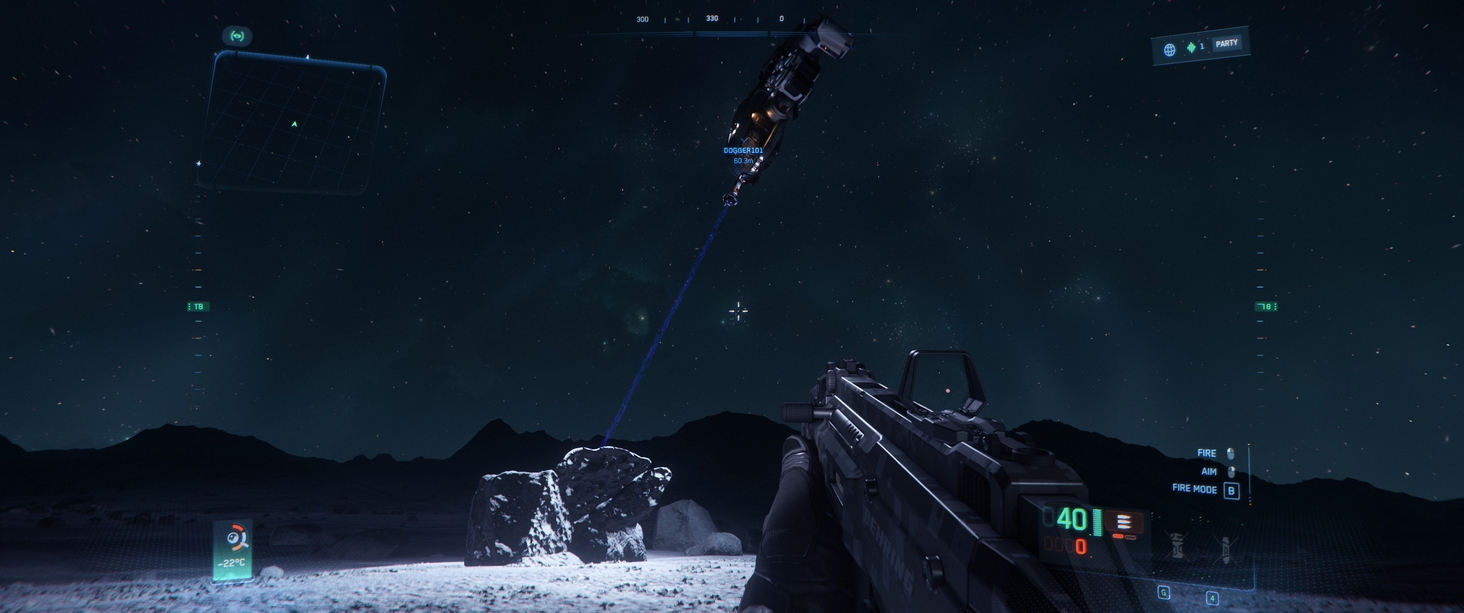Click the green party member diamond icon
This screenshot has width=1464, height=613.
tap(1191, 47)
